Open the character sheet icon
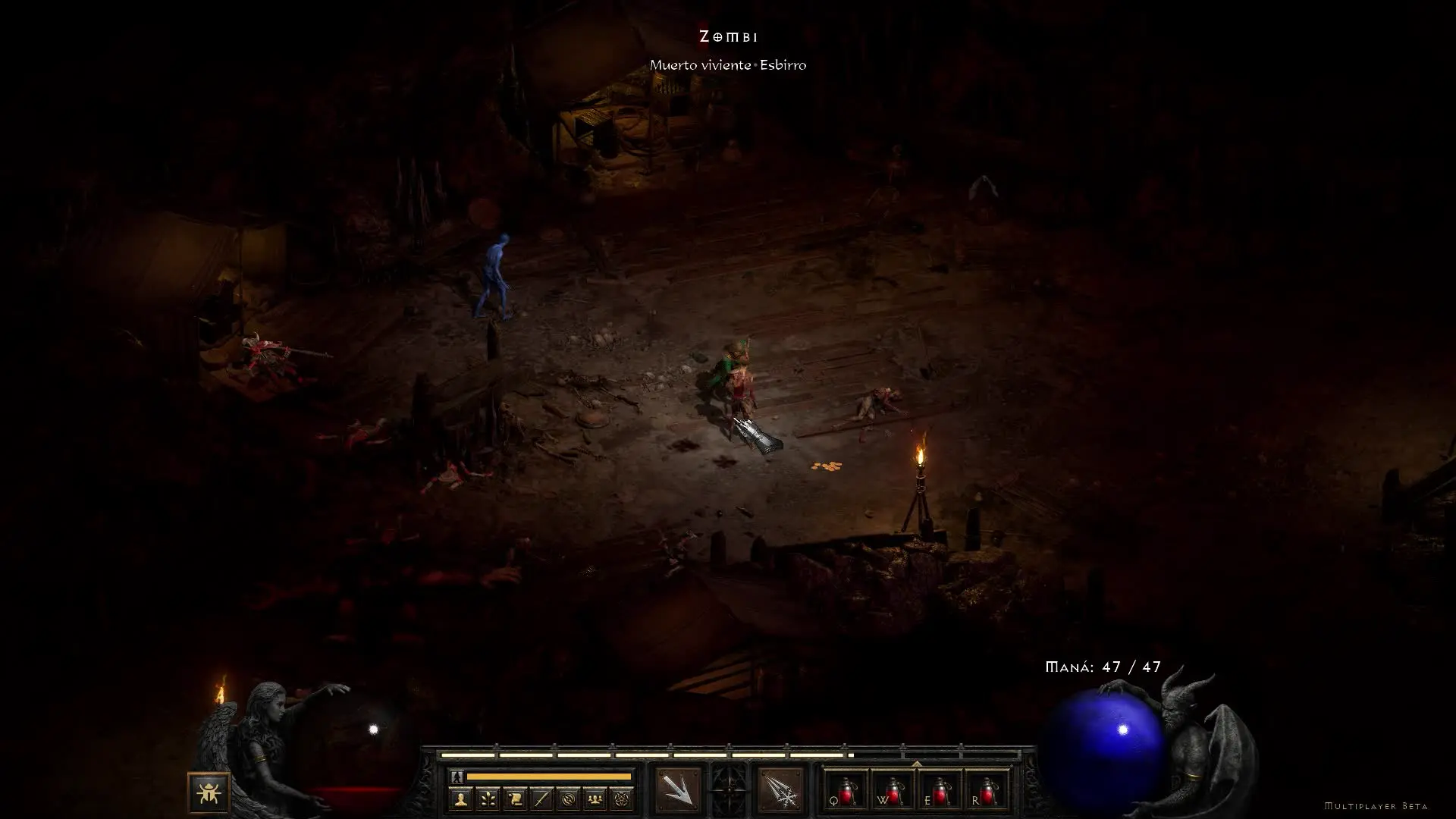This screenshot has height=819, width=1456. click(460, 799)
